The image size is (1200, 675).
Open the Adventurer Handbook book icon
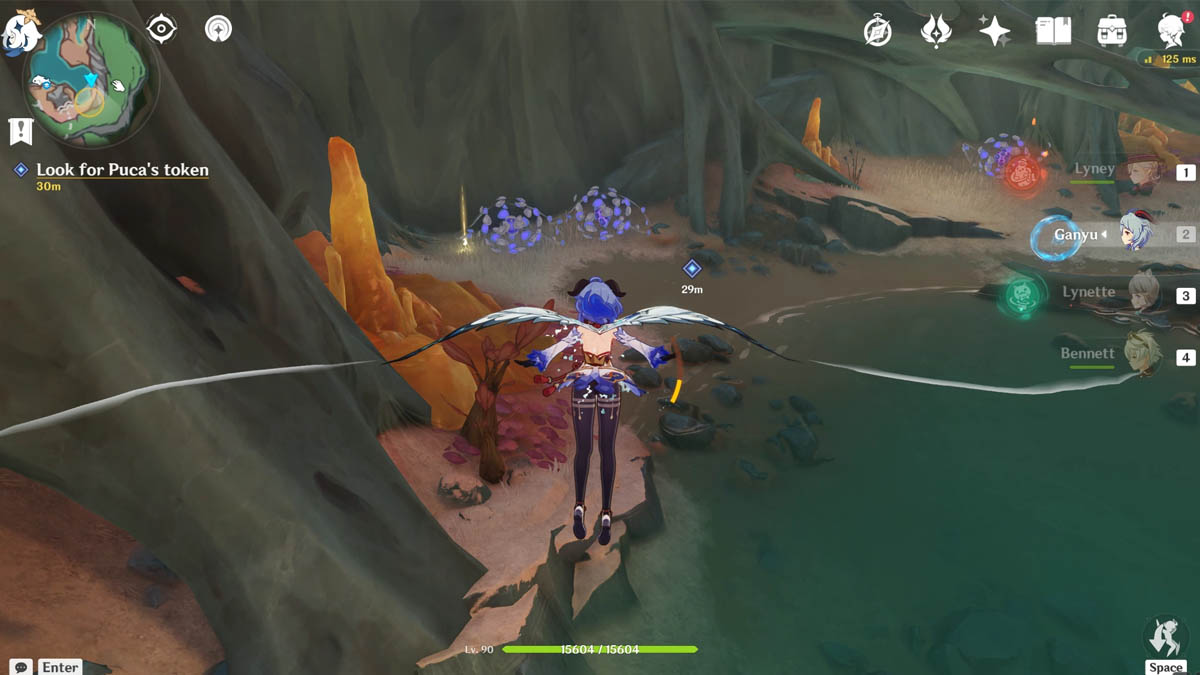tap(1053, 32)
